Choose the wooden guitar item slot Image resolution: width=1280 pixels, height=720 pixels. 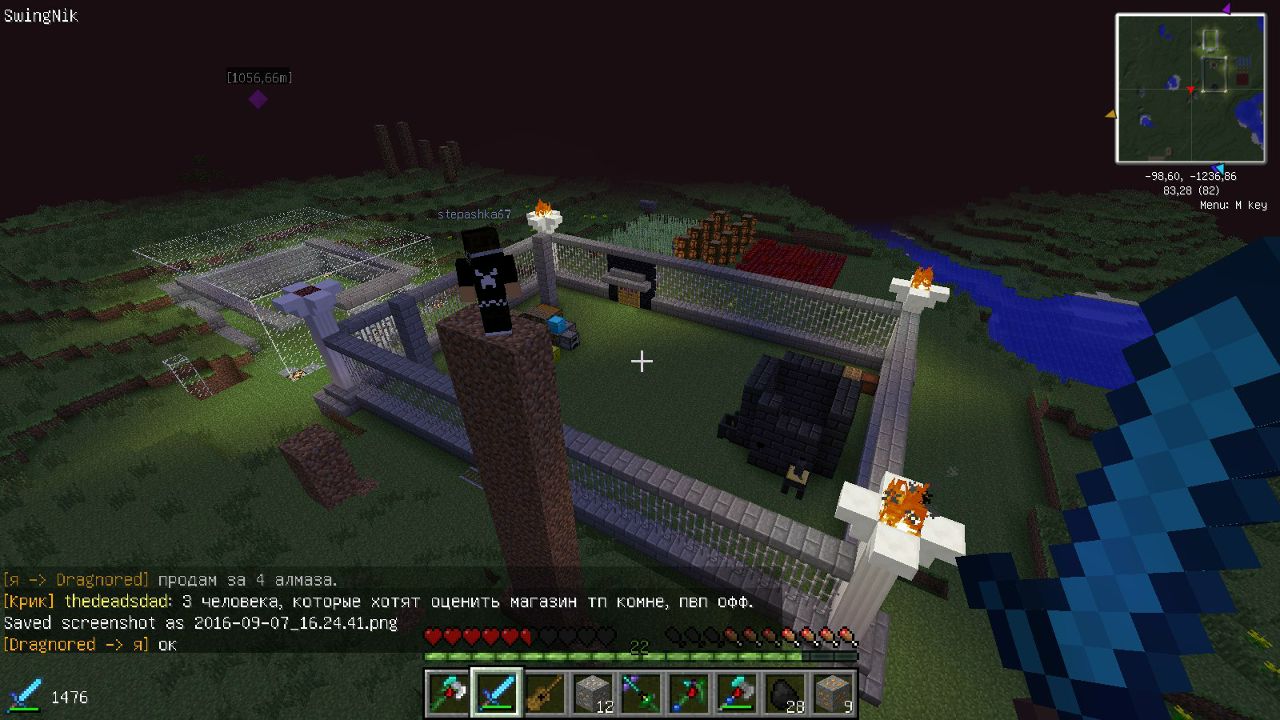[545, 691]
